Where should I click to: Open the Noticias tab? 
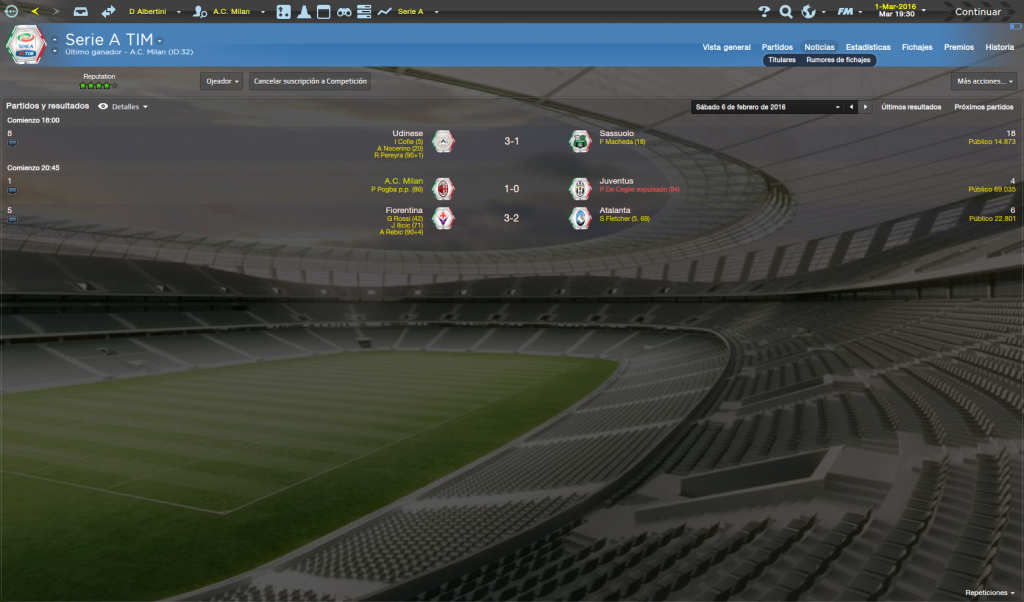coord(819,47)
